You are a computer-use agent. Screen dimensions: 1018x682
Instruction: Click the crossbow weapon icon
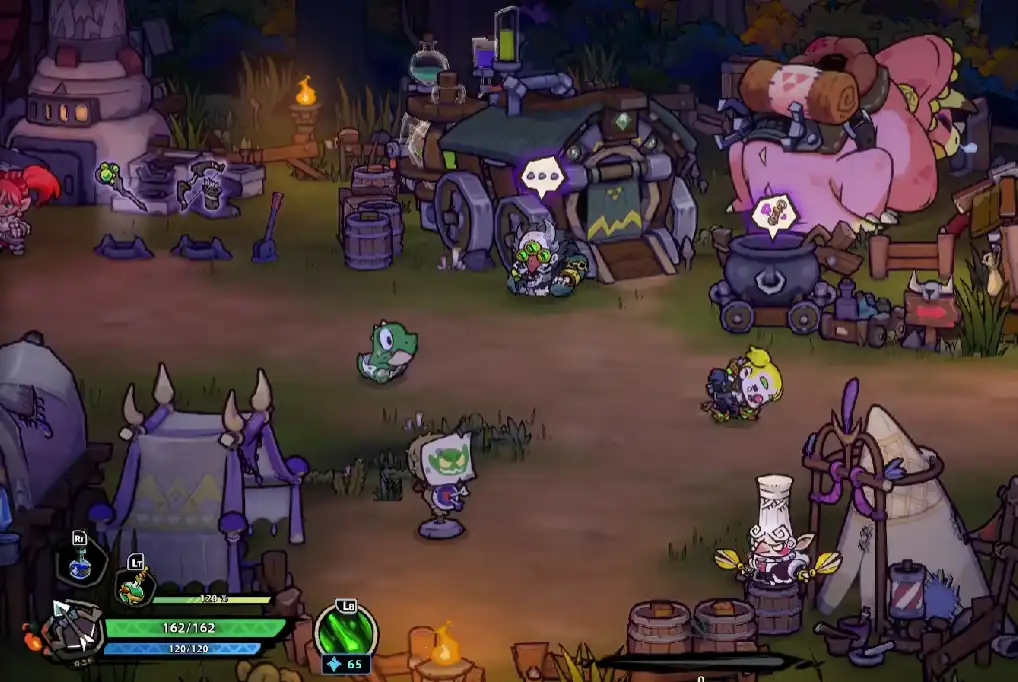pyautogui.click(x=75, y=626)
